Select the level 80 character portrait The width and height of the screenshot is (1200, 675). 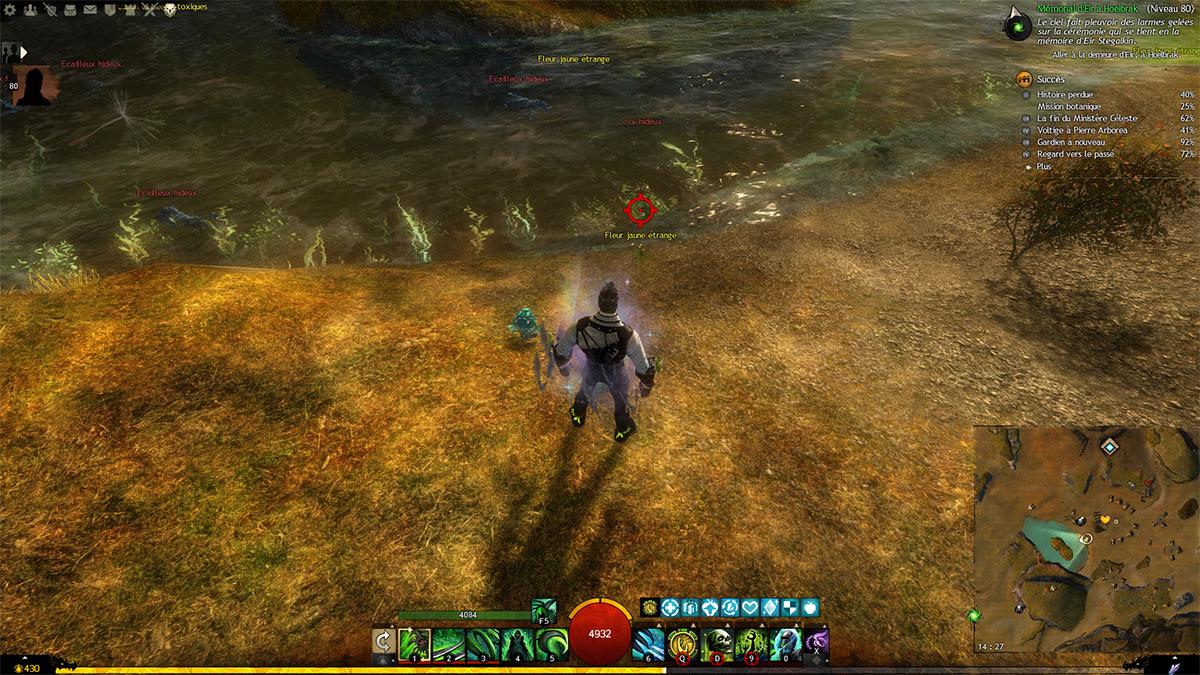click(x=31, y=85)
